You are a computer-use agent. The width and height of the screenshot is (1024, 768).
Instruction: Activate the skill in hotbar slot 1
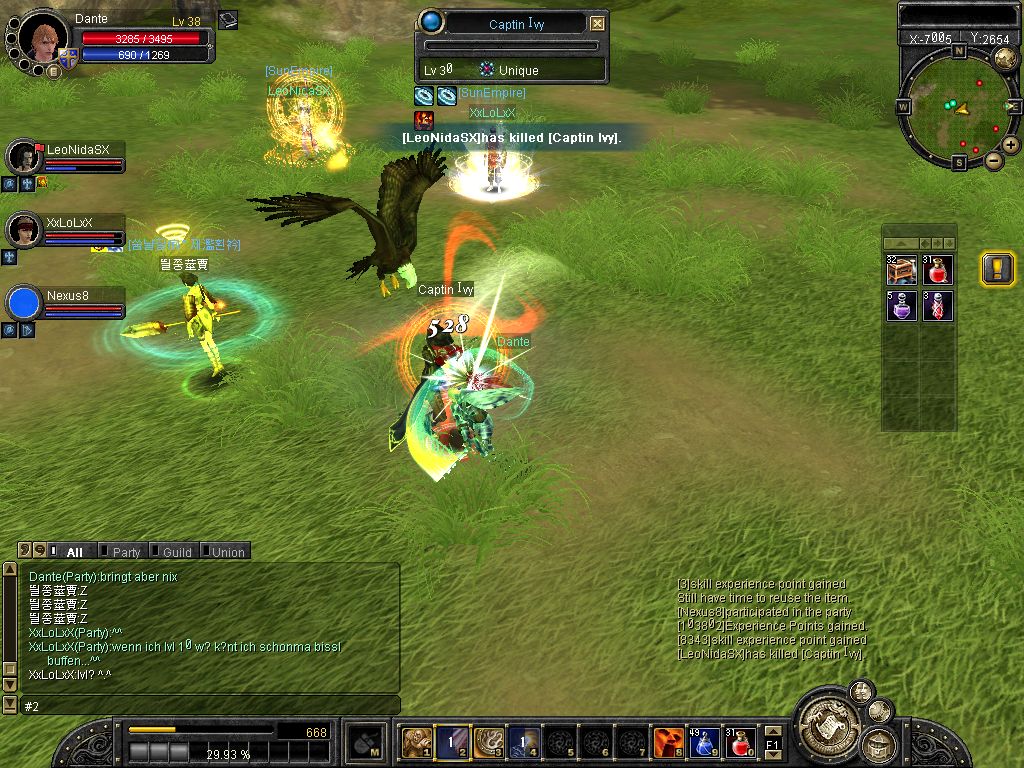416,742
